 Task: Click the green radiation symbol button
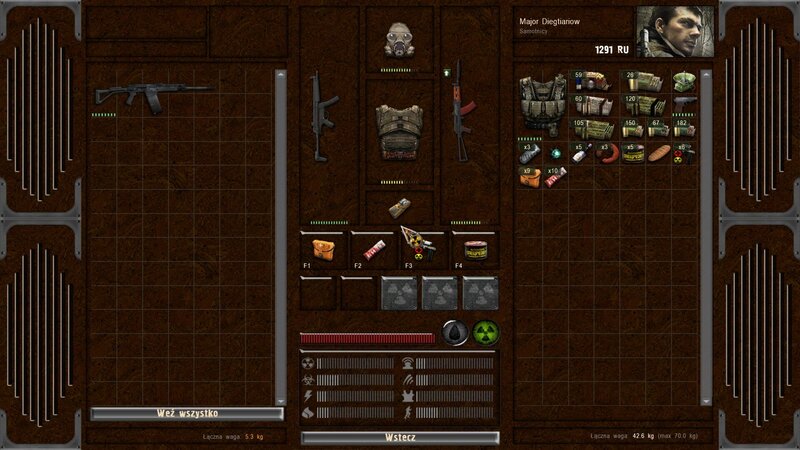click(485, 334)
